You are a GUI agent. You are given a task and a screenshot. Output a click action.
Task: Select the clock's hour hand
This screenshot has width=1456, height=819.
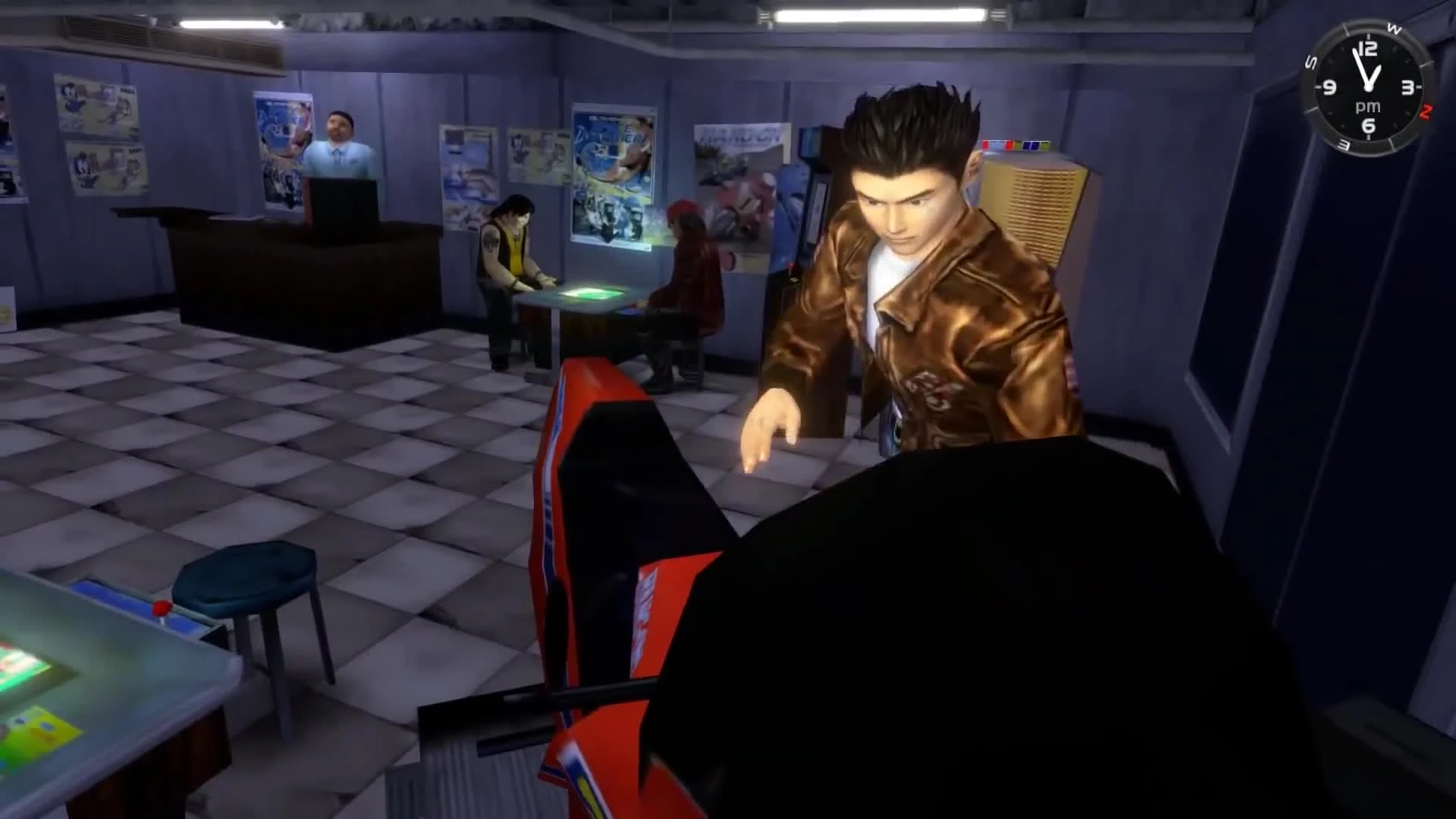point(1376,72)
